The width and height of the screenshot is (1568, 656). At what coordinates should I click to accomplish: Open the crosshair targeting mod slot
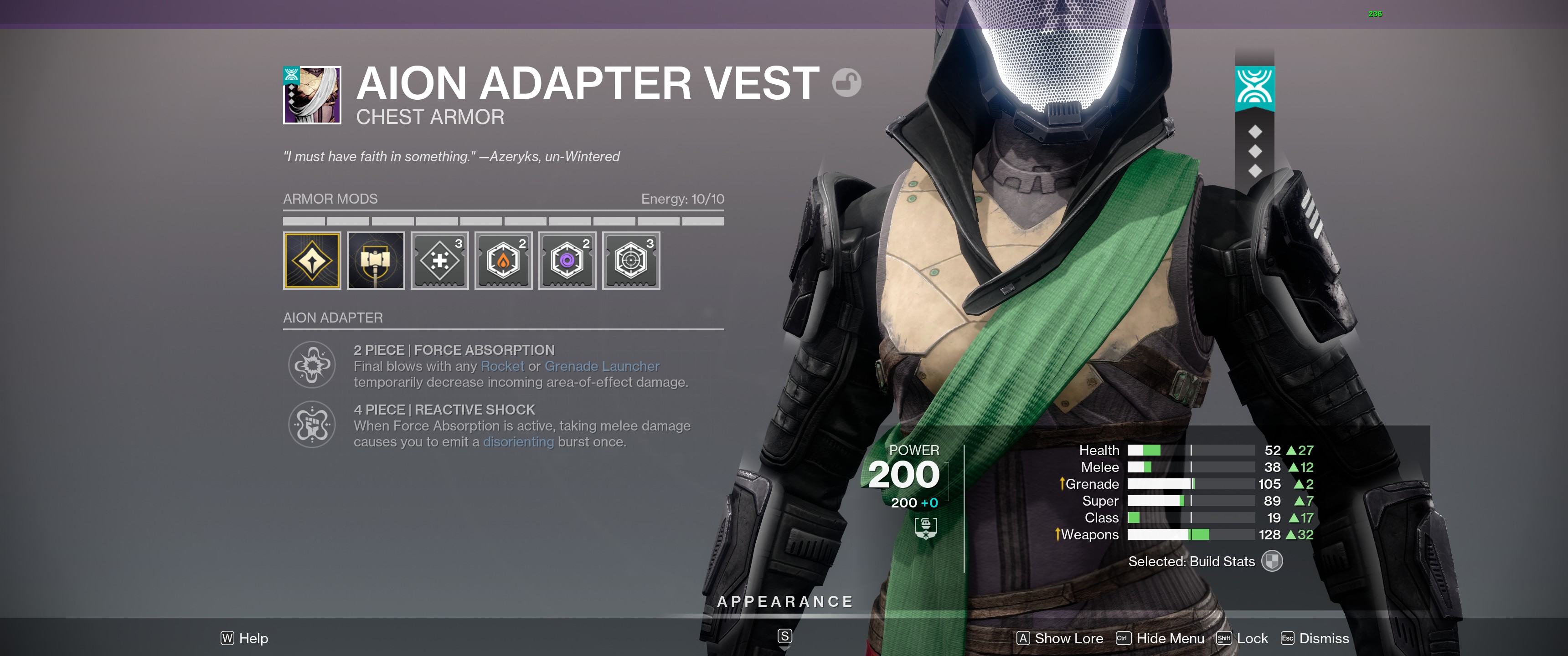click(631, 261)
